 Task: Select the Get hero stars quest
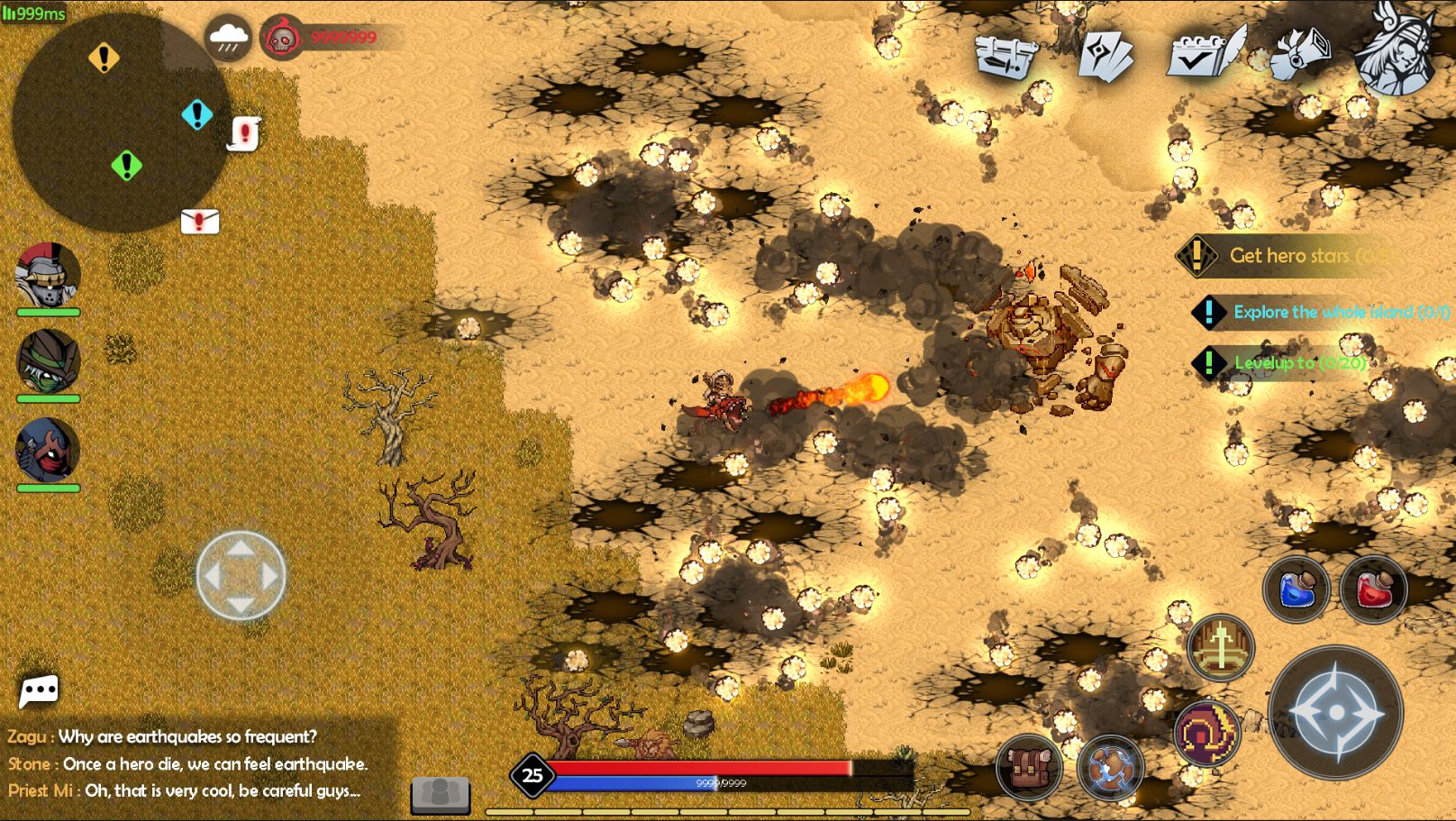(1288, 256)
